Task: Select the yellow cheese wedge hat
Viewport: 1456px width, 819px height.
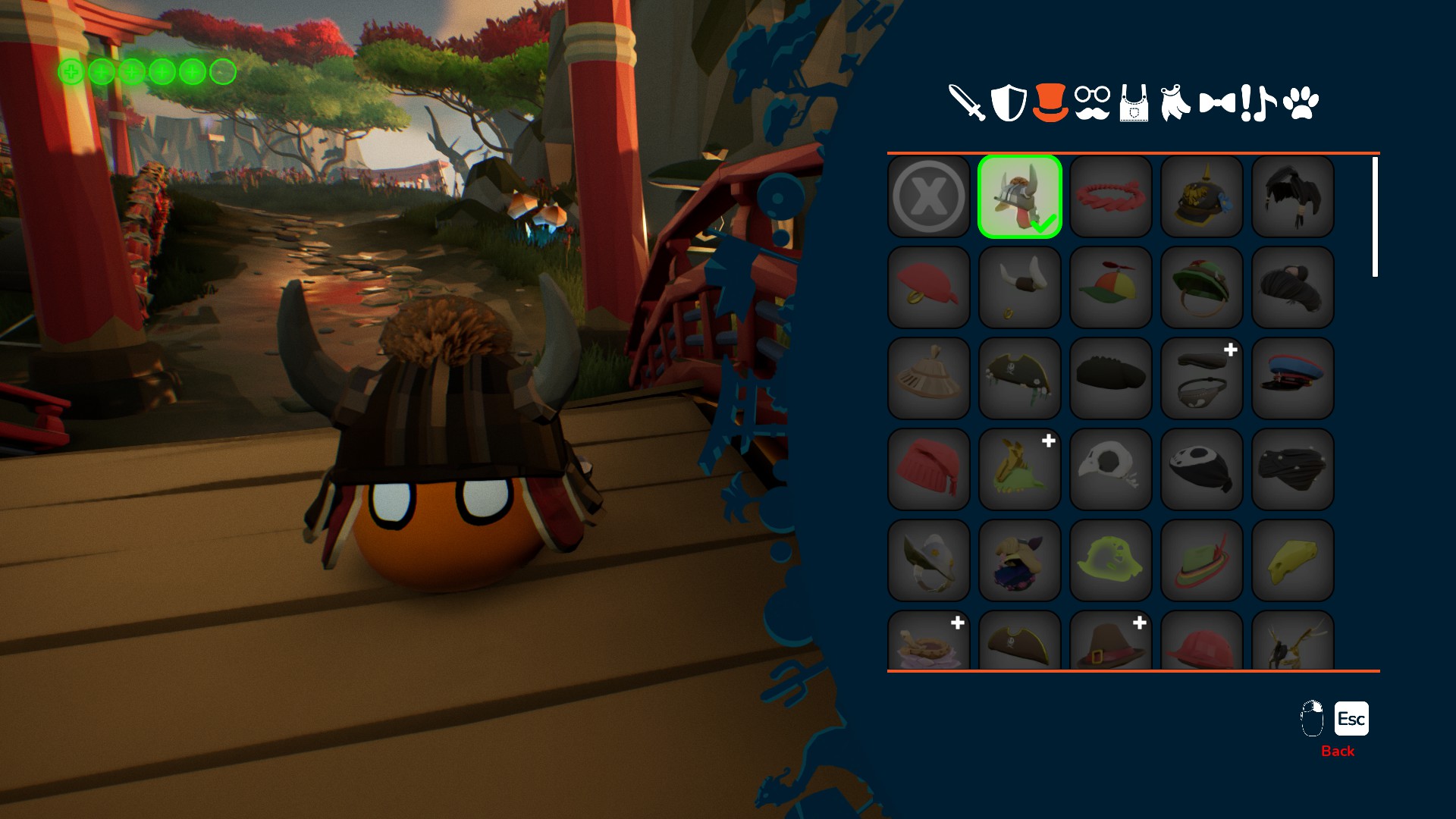Action: pyautogui.click(x=1293, y=560)
